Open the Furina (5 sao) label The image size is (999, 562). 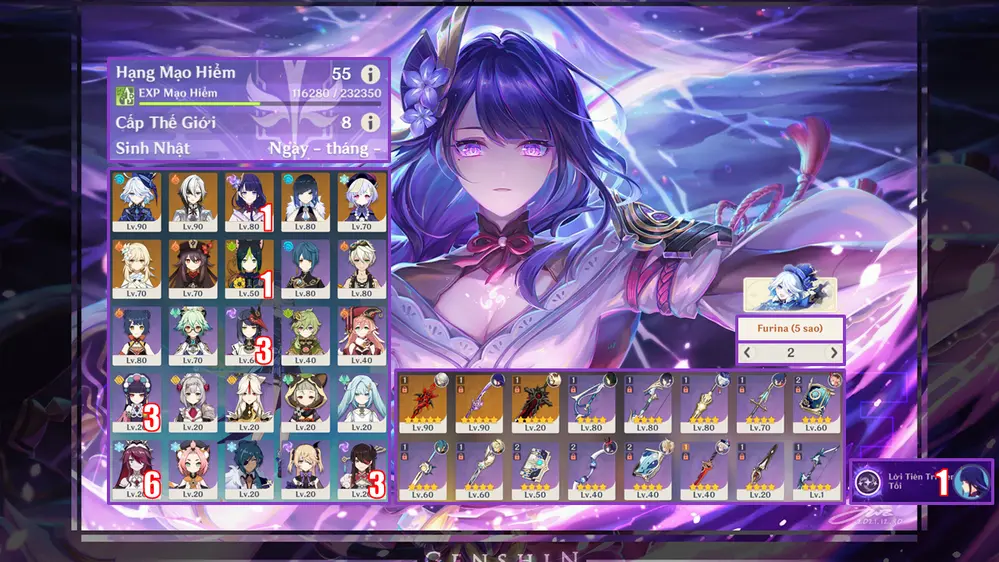[790, 327]
